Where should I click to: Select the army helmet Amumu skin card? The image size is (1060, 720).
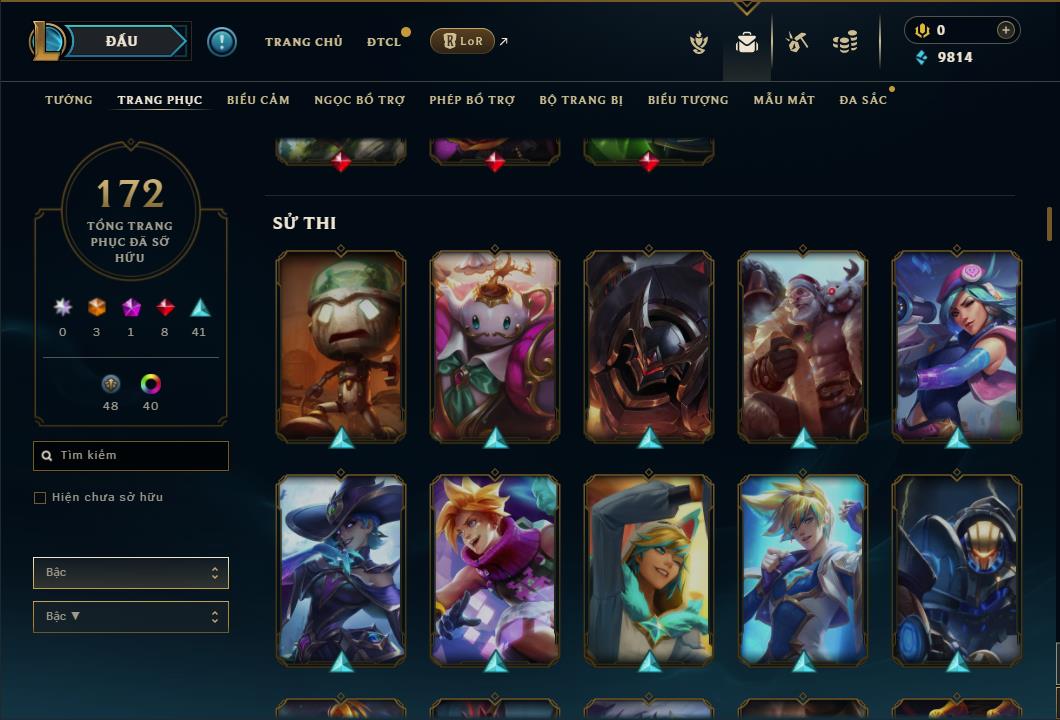tap(341, 345)
